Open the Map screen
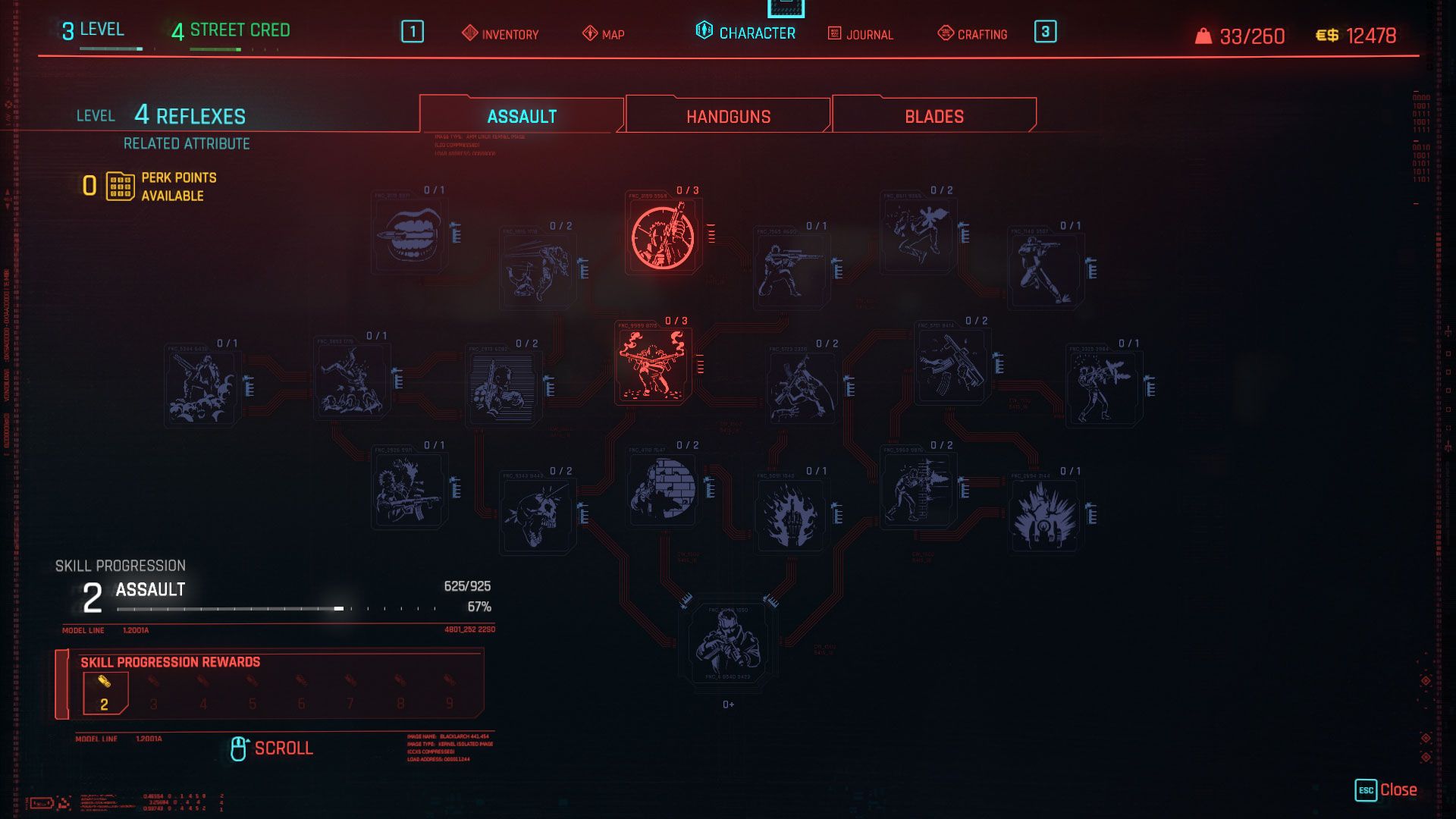1456x819 pixels. click(604, 34)
